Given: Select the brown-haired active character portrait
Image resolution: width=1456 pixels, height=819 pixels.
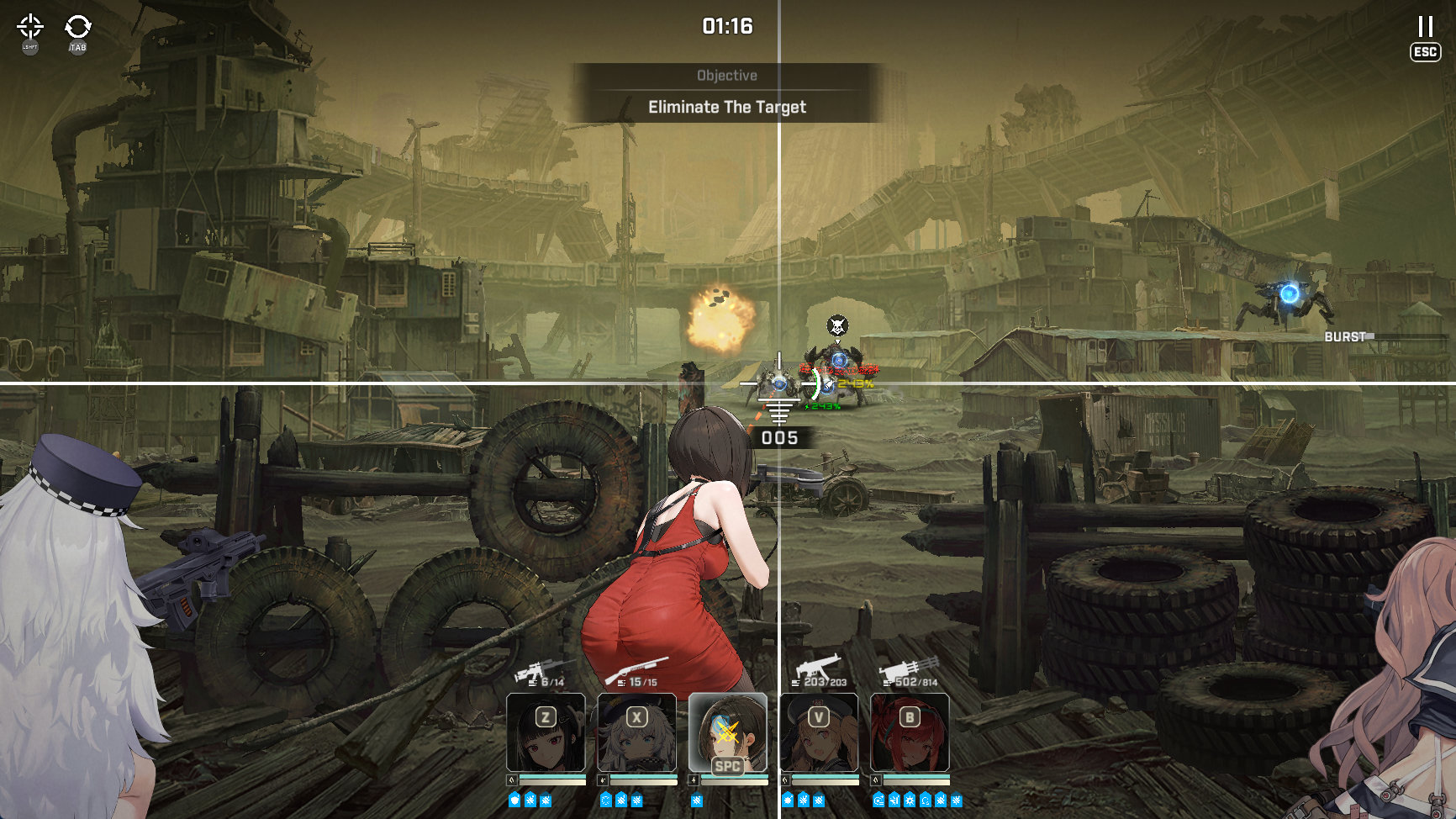Looking at the screenshot, I should 727,732.
